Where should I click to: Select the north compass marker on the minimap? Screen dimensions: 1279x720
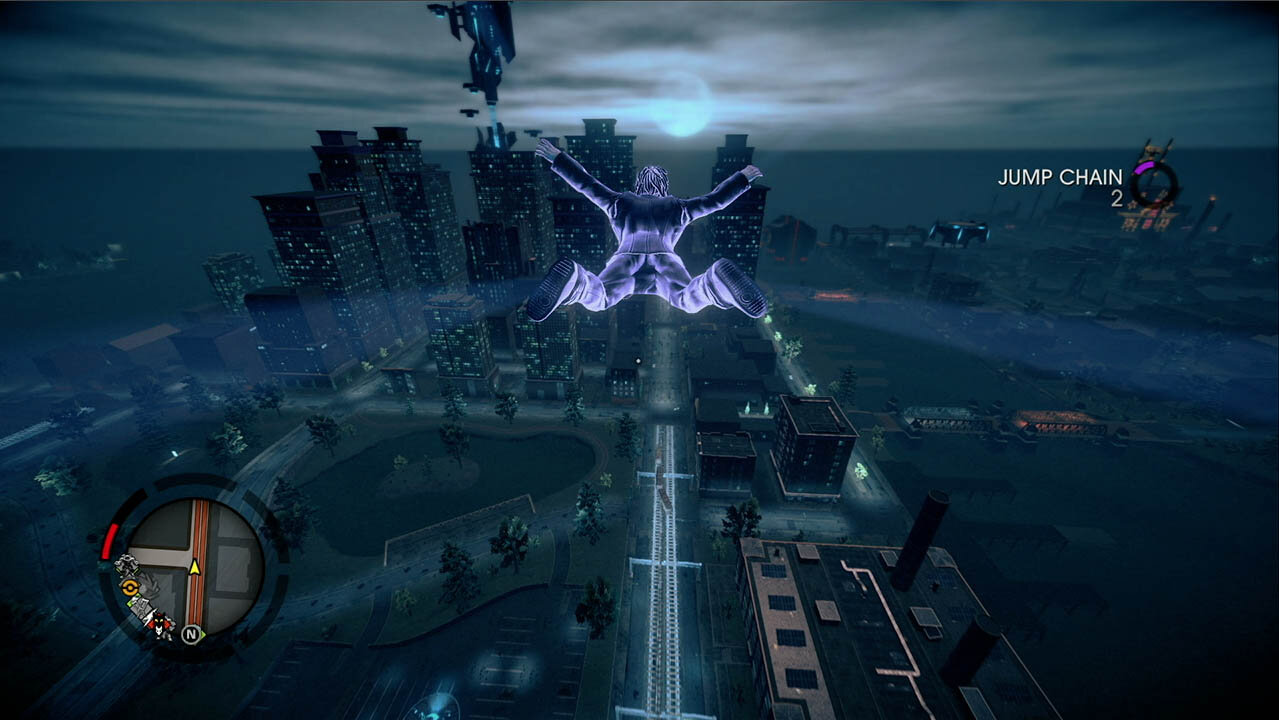[193, 634]
